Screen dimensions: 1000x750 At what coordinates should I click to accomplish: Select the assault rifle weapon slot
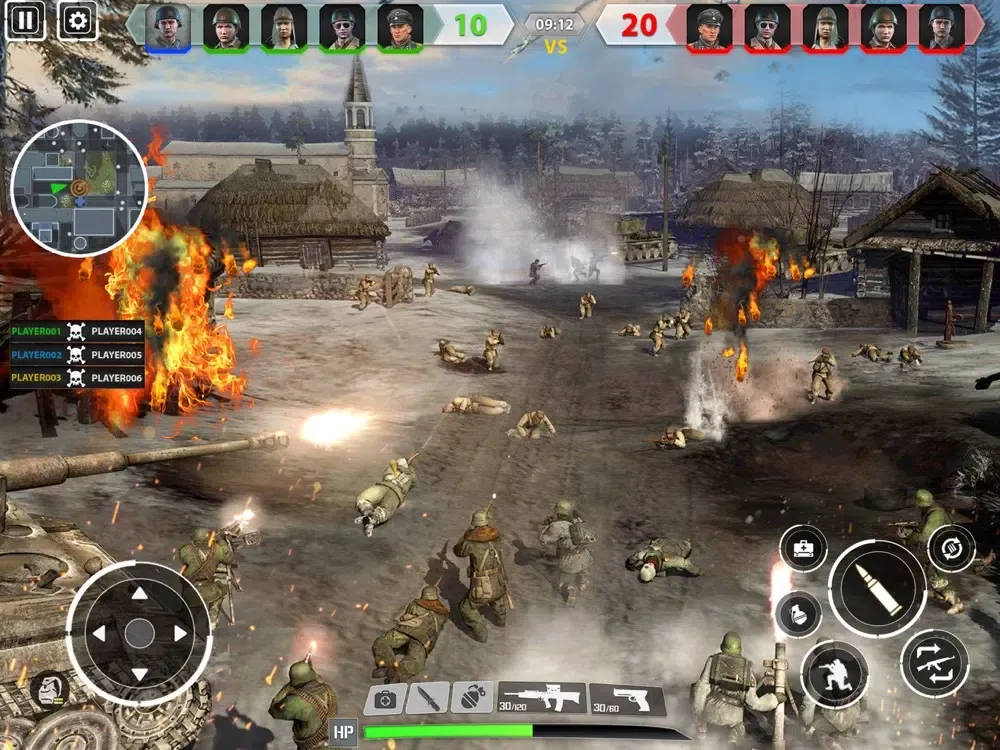(542, 697)
